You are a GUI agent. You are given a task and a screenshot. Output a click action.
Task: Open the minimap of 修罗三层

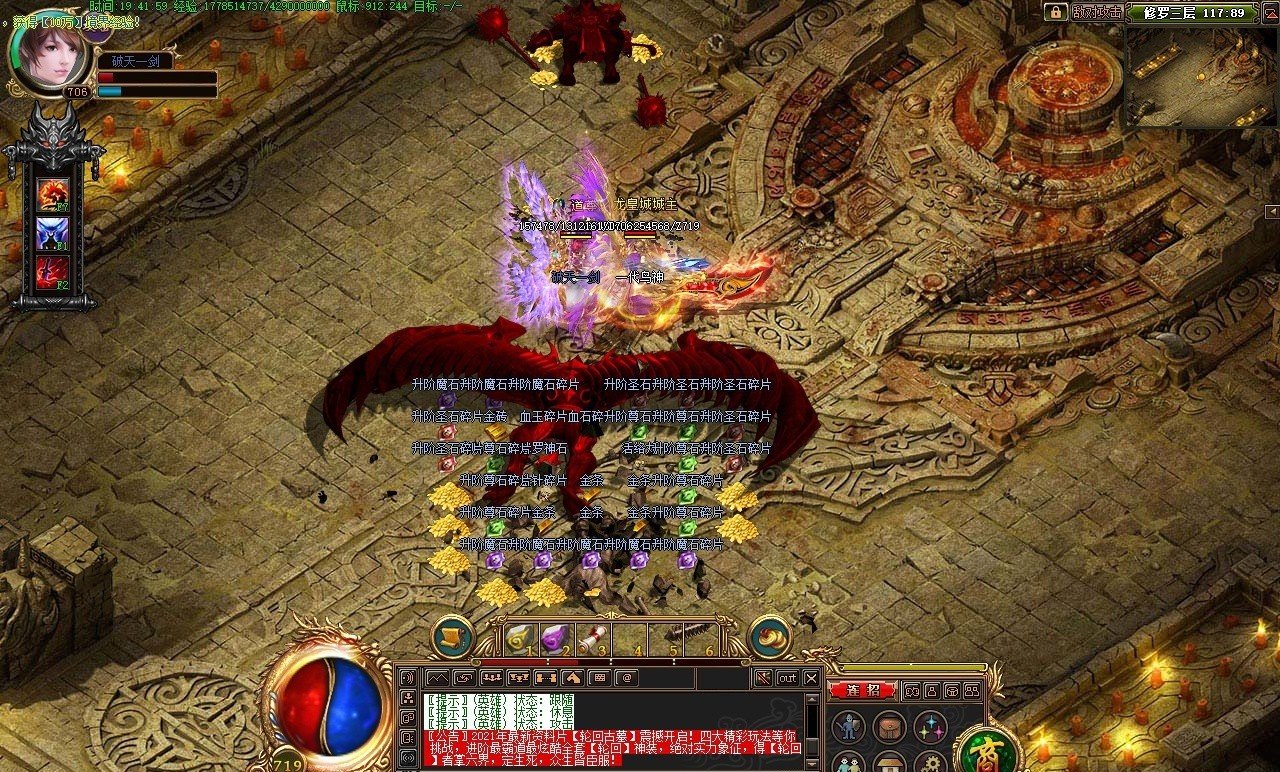pos(1200,77)
